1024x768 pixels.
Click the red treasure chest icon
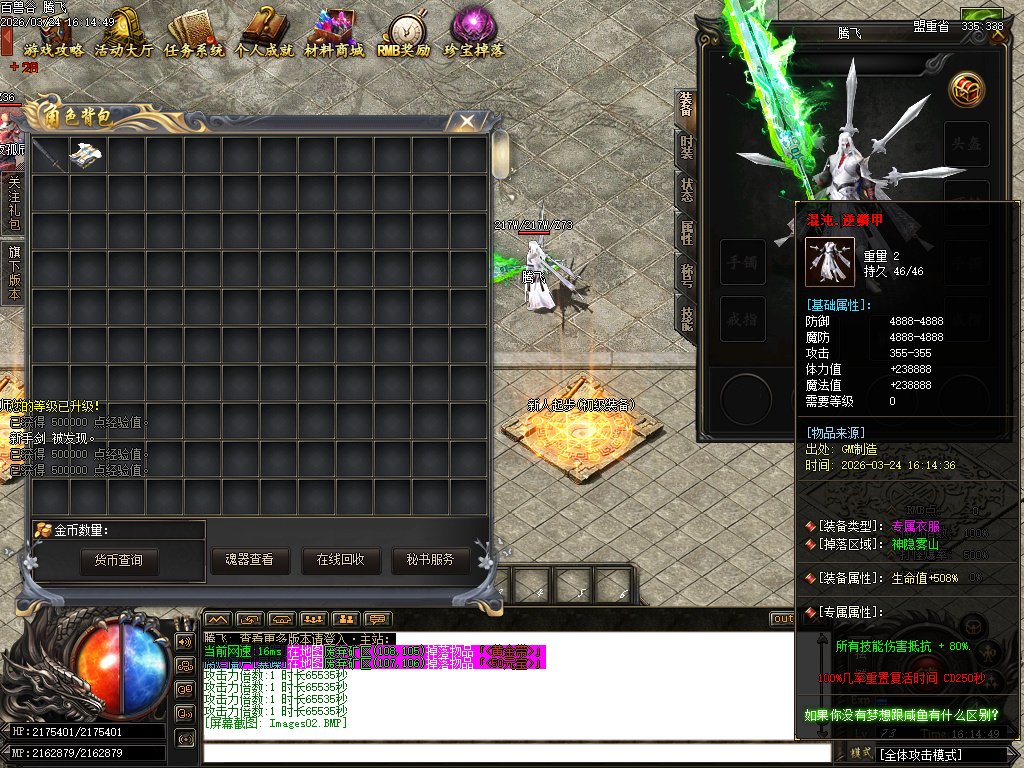pos(966,90)
